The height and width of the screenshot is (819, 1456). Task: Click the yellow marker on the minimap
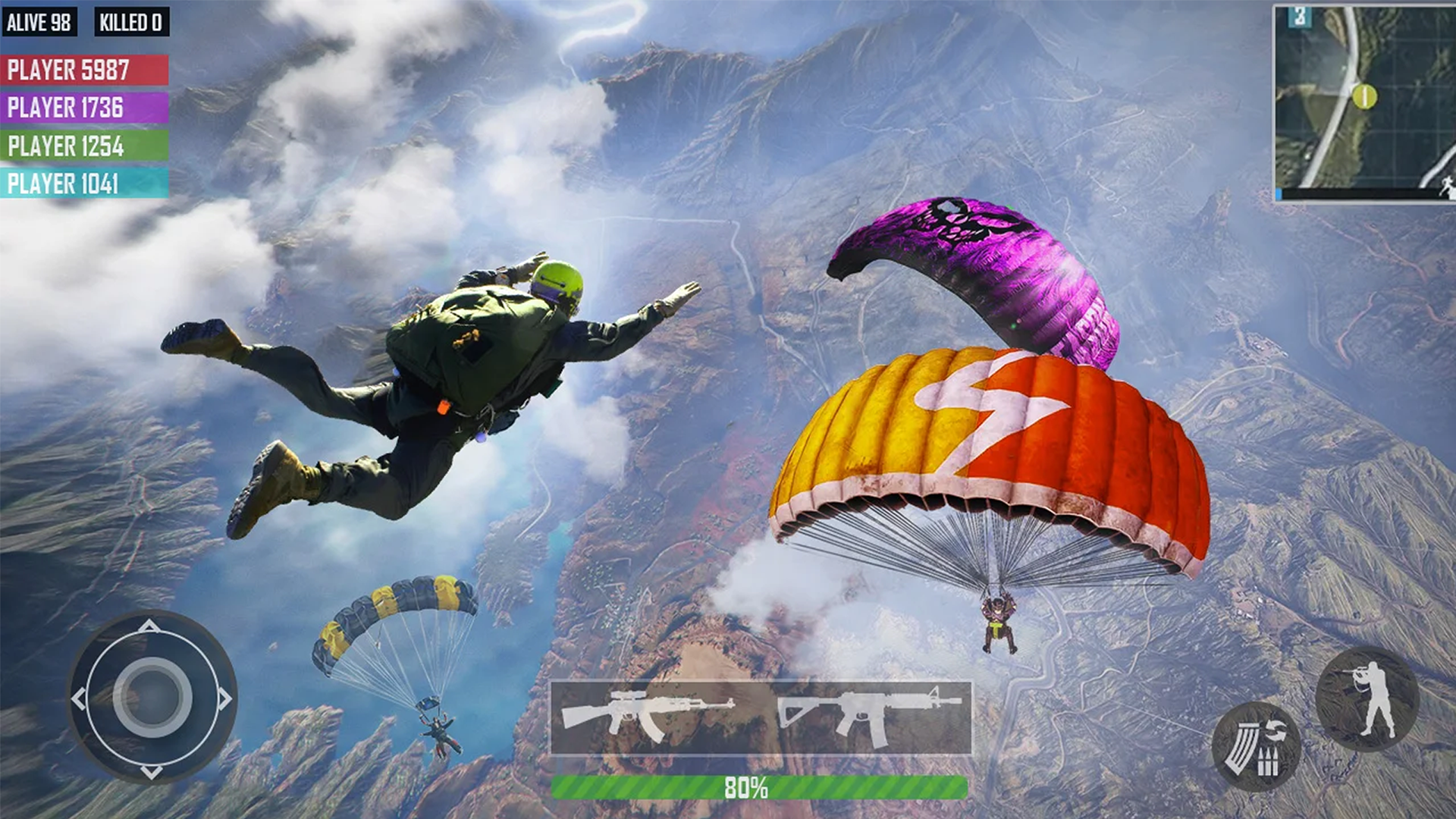point(1364,96)
